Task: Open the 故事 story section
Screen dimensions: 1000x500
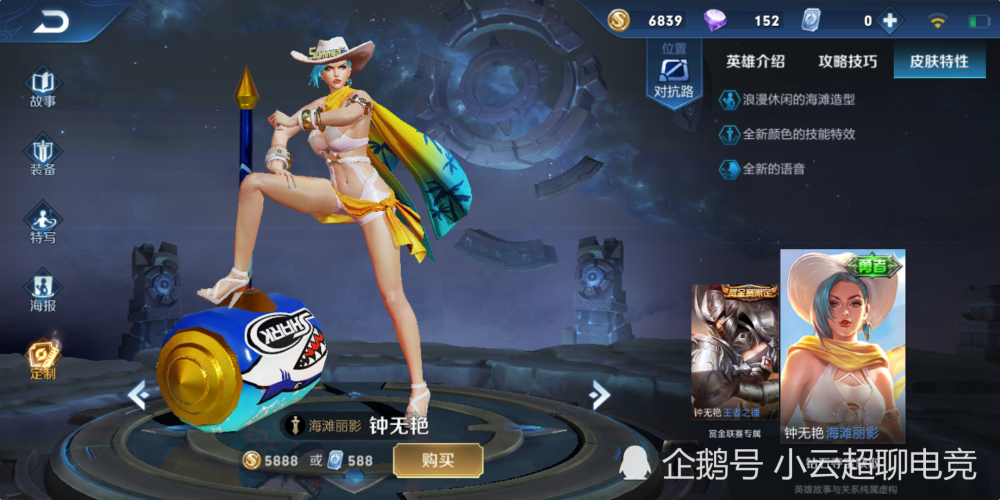Action: pos(43,87)
